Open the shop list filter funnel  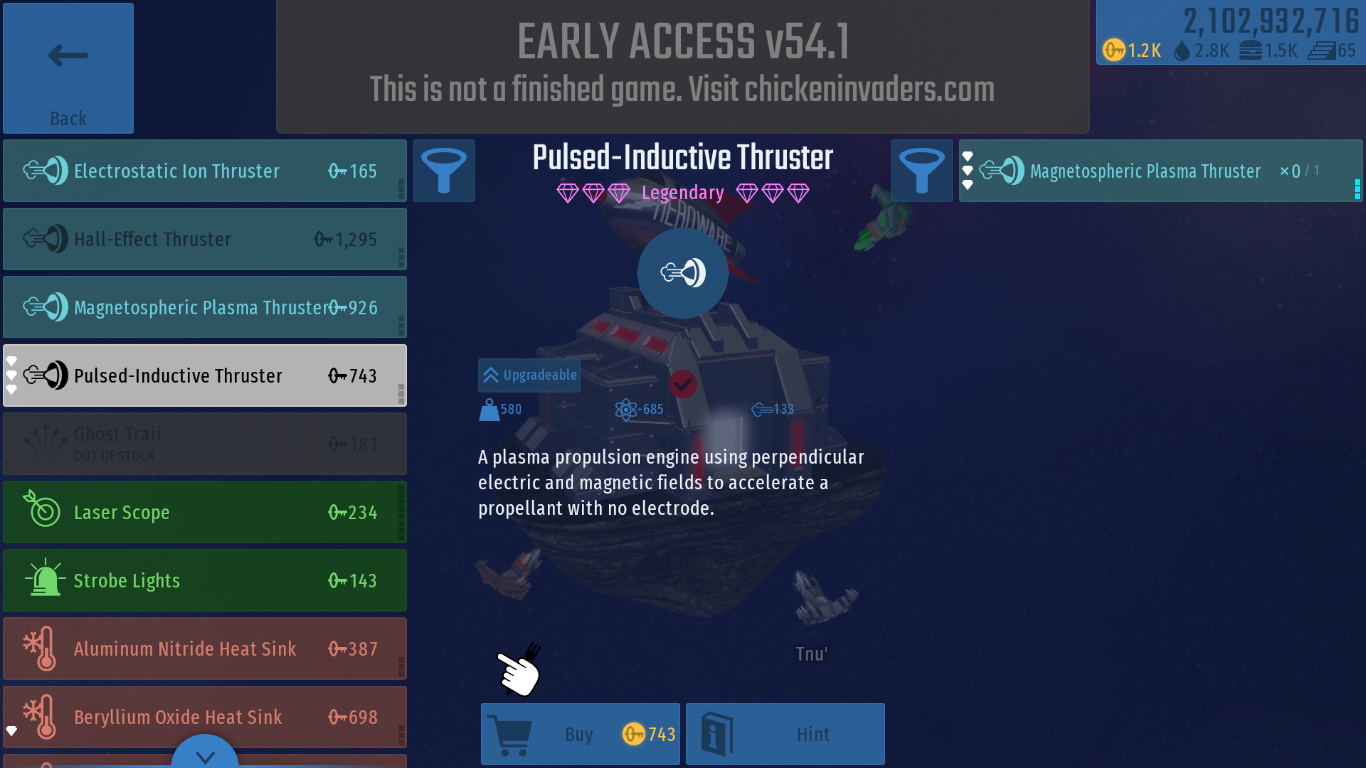(443, 170)
